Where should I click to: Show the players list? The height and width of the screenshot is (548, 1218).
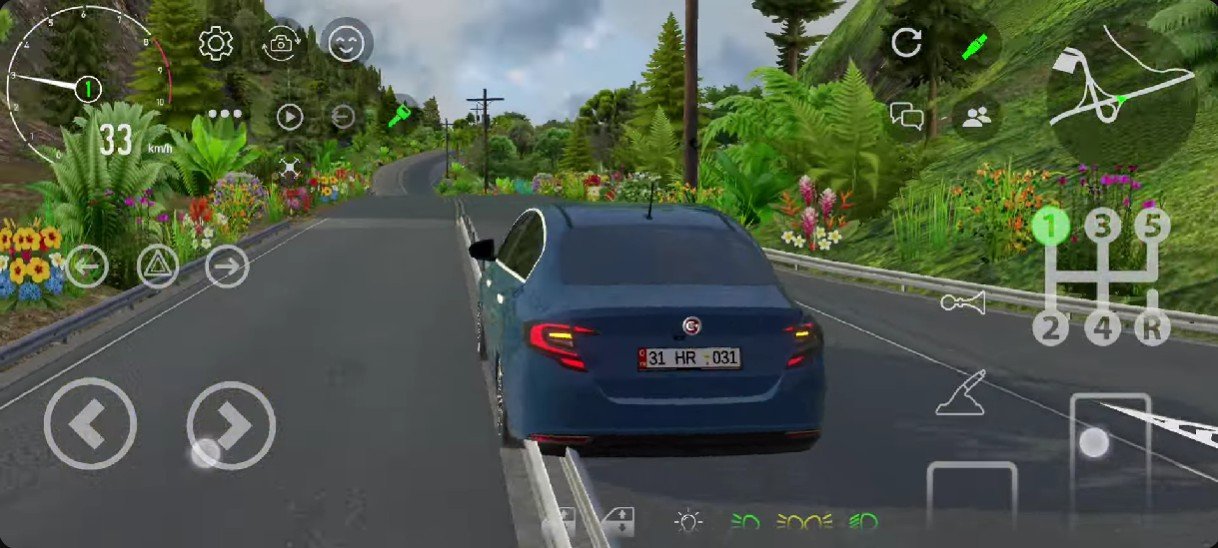click(x=976, y=117)
